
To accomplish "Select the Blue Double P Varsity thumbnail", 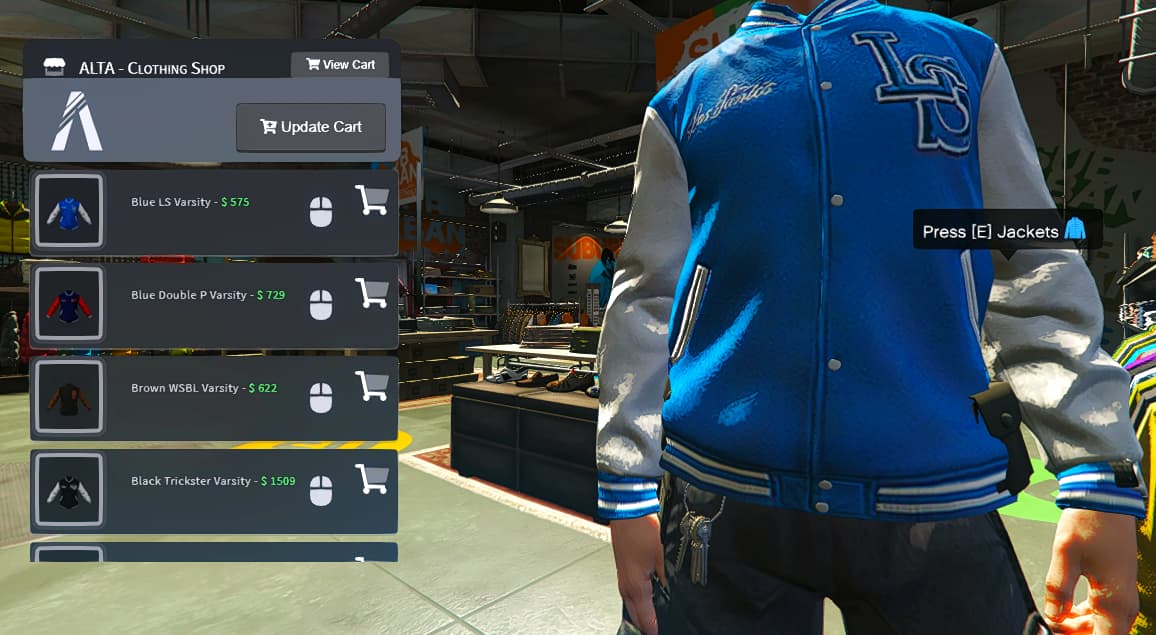I will (x=69, y=304).
